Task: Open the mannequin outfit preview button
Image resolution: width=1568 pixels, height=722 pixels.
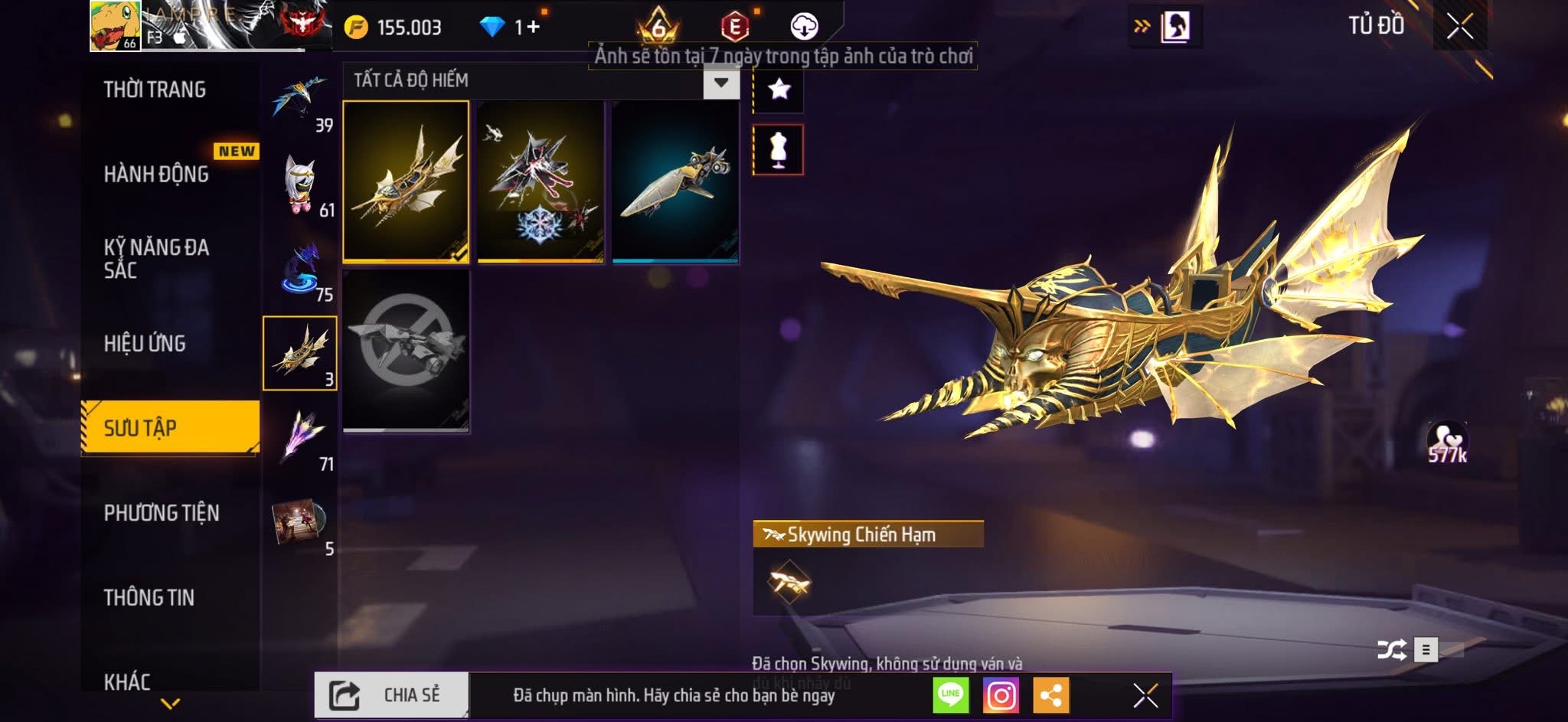Action: [779, 149]
